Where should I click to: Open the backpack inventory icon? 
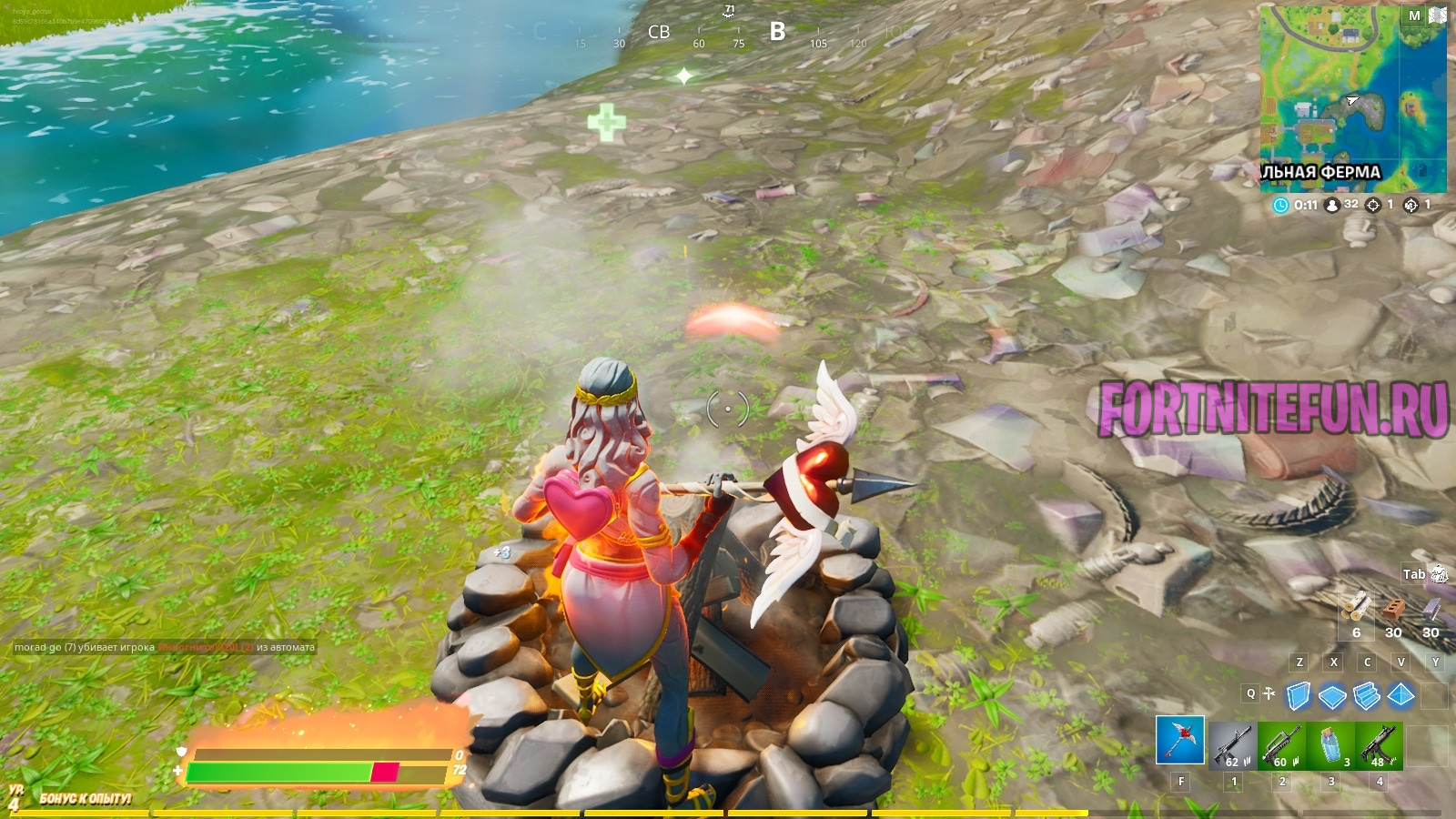[x=1439, y=573]
